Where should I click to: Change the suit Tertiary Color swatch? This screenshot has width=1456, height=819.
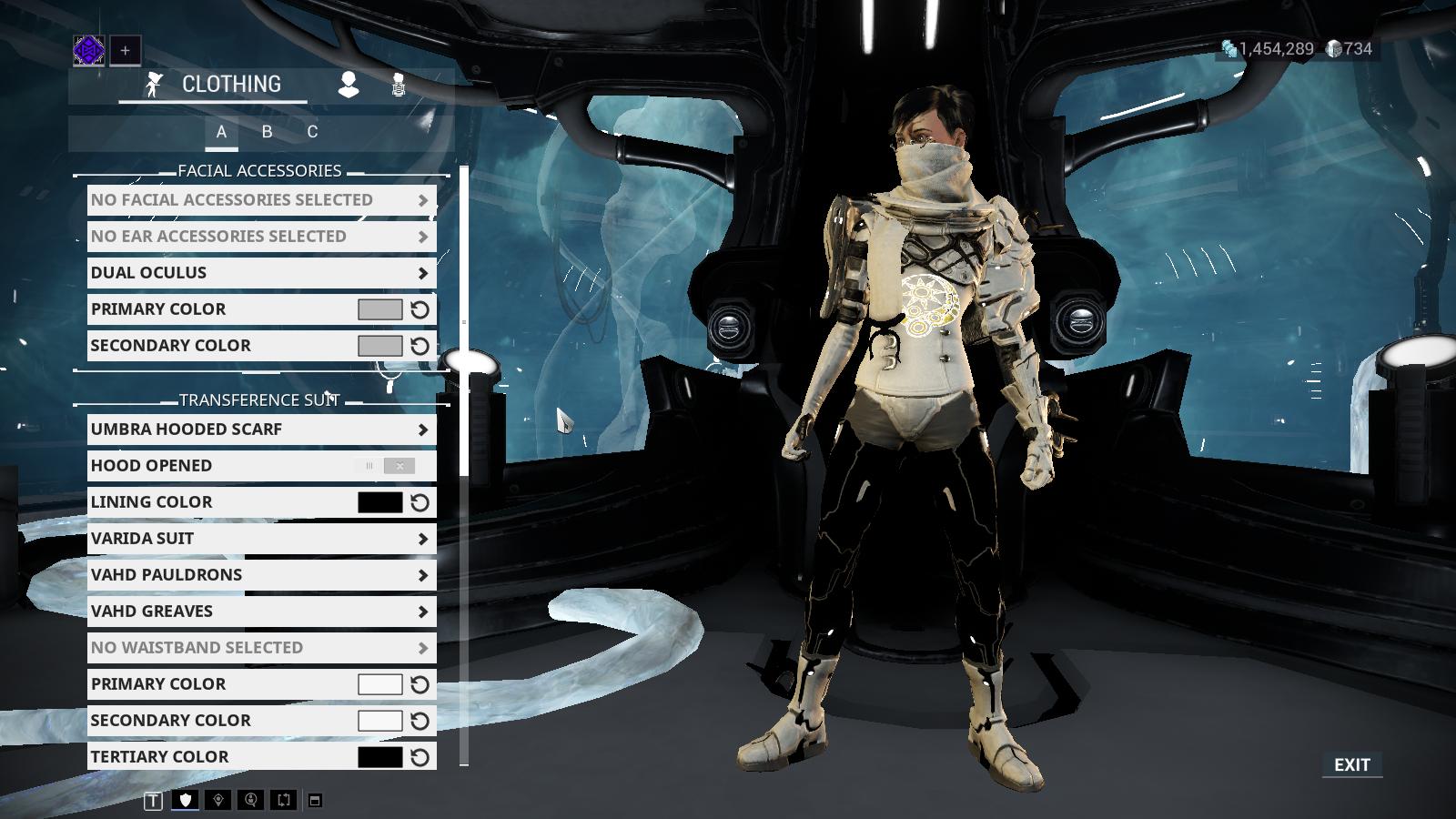coord(379,757)
